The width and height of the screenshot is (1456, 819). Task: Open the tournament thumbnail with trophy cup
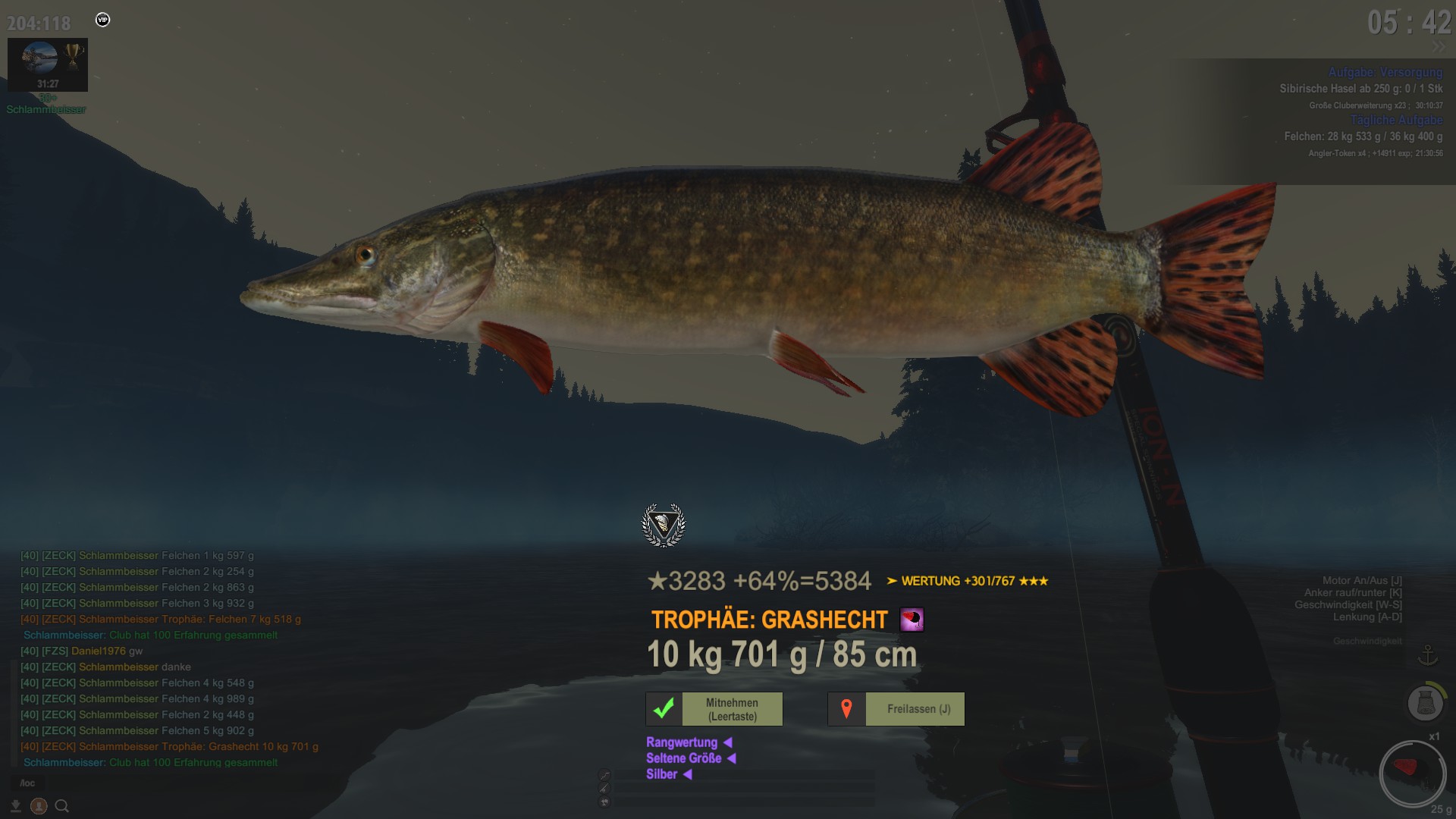tap(48, 64)
